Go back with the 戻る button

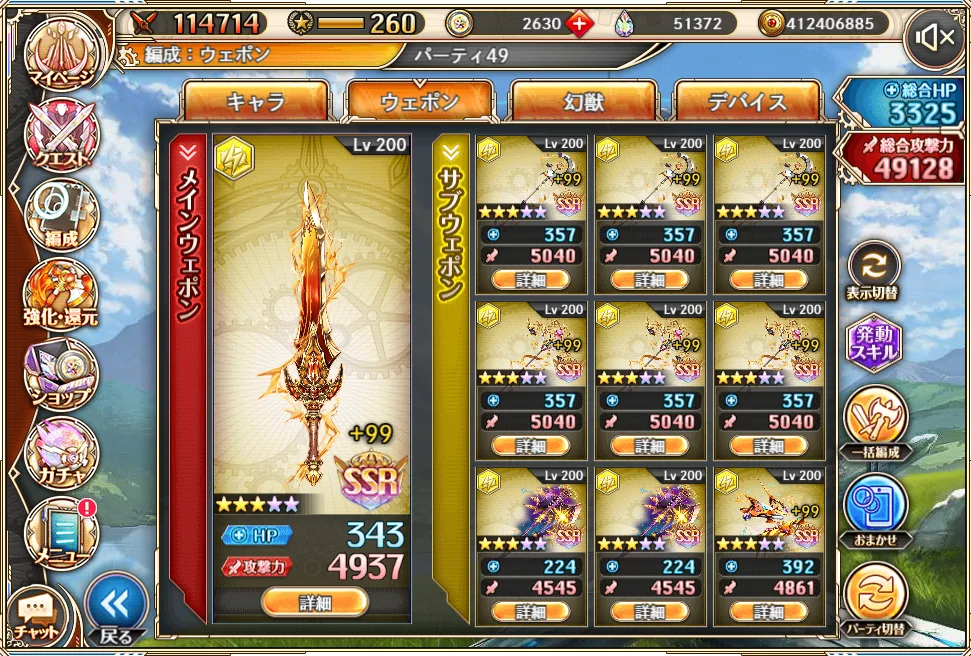[115, 608]
